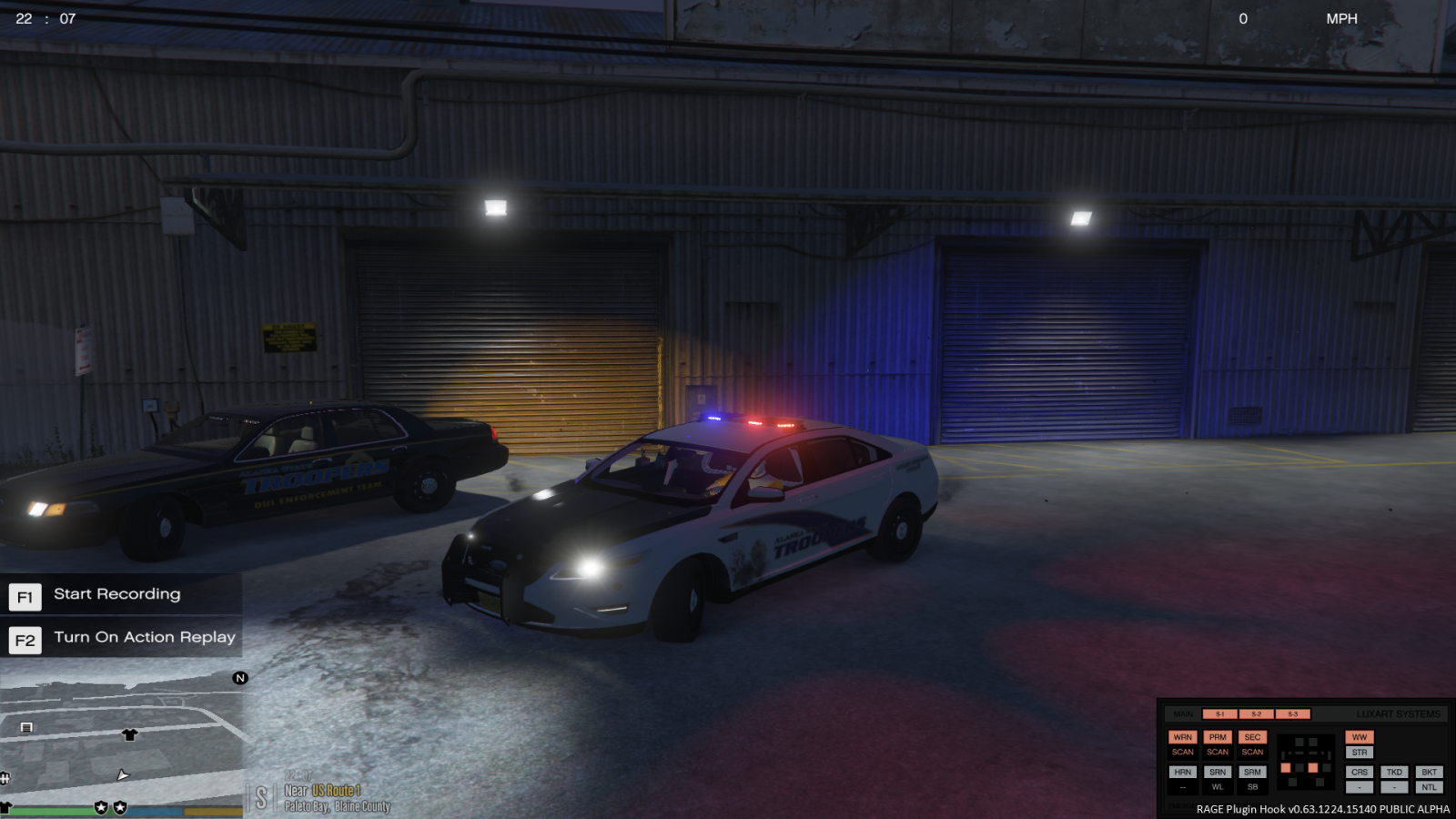
Task: Click the S street sign icon near the location text
Action: [x=262, y=796]
